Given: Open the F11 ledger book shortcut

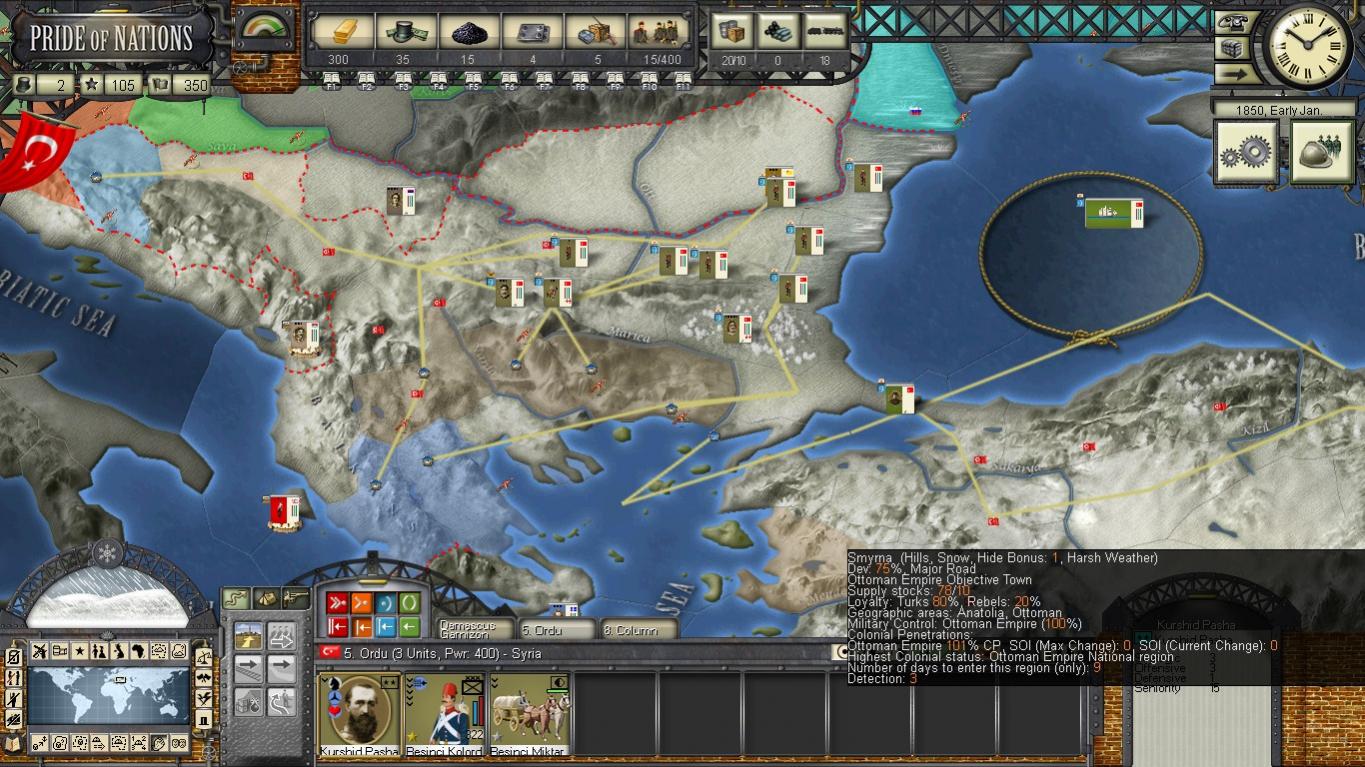Looking at the screenshot, I should pos(683,80).
